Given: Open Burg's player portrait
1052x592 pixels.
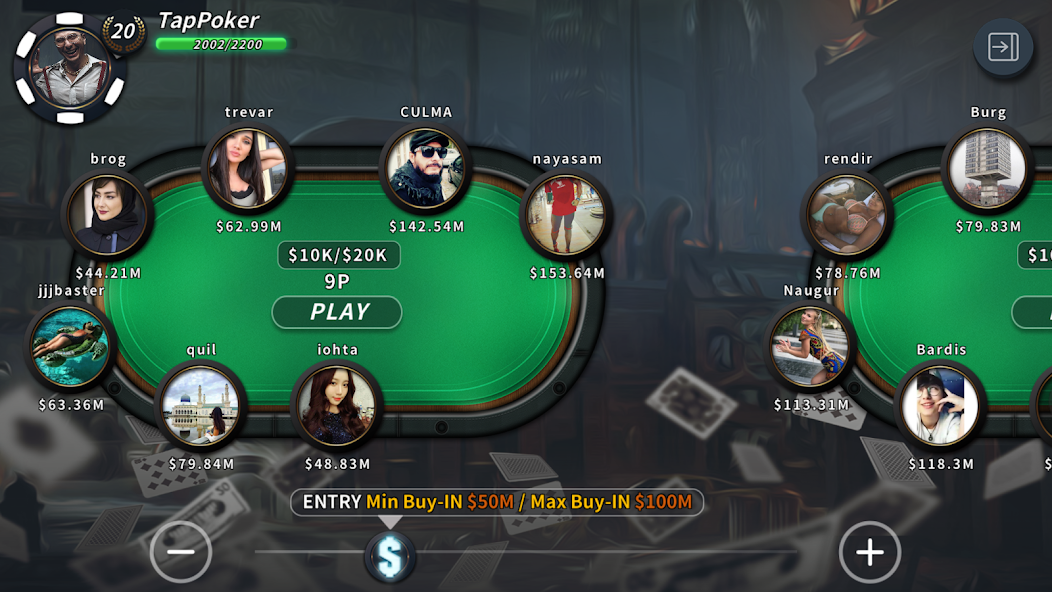Looking at the screenshot, I should pos(987,168).
